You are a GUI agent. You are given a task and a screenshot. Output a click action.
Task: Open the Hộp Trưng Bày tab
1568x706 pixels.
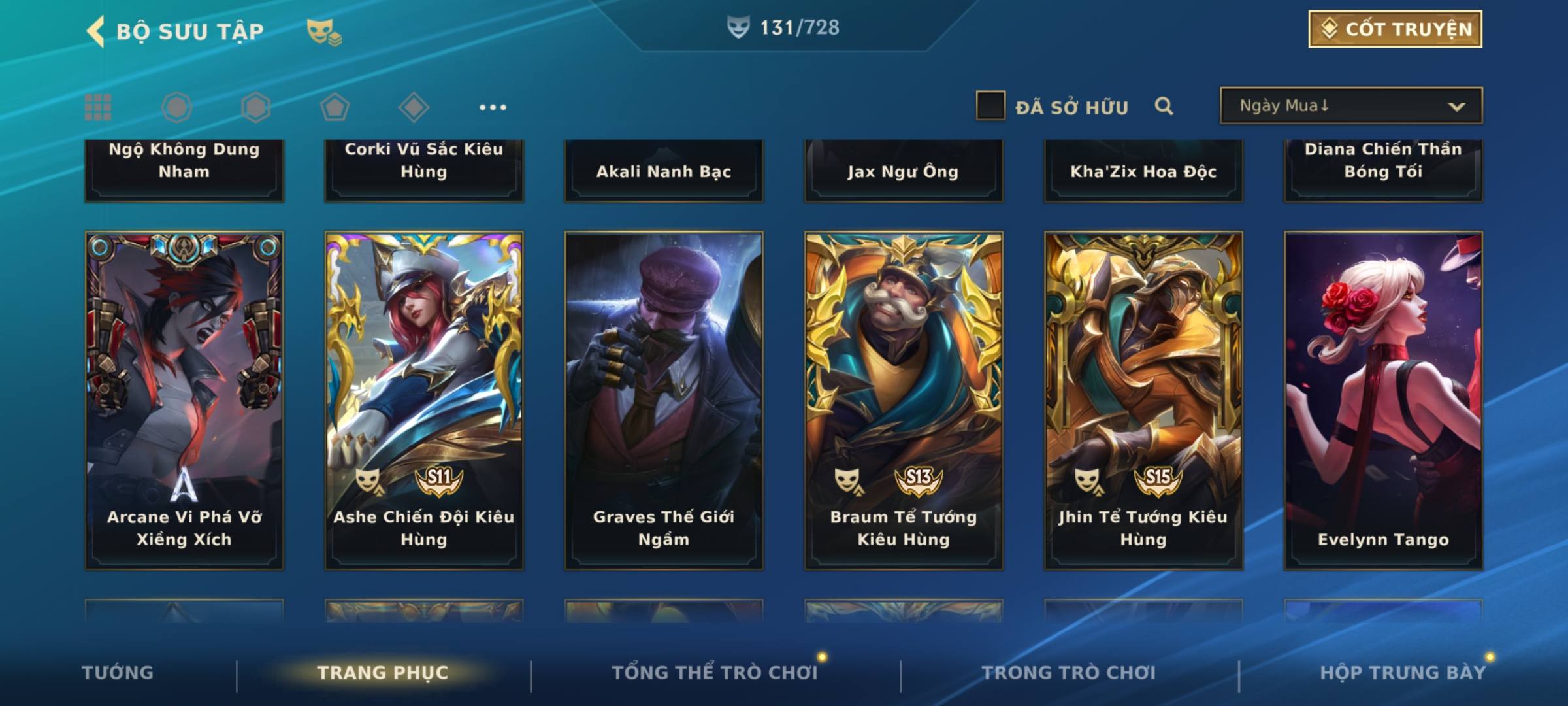tap(1402, 673)
